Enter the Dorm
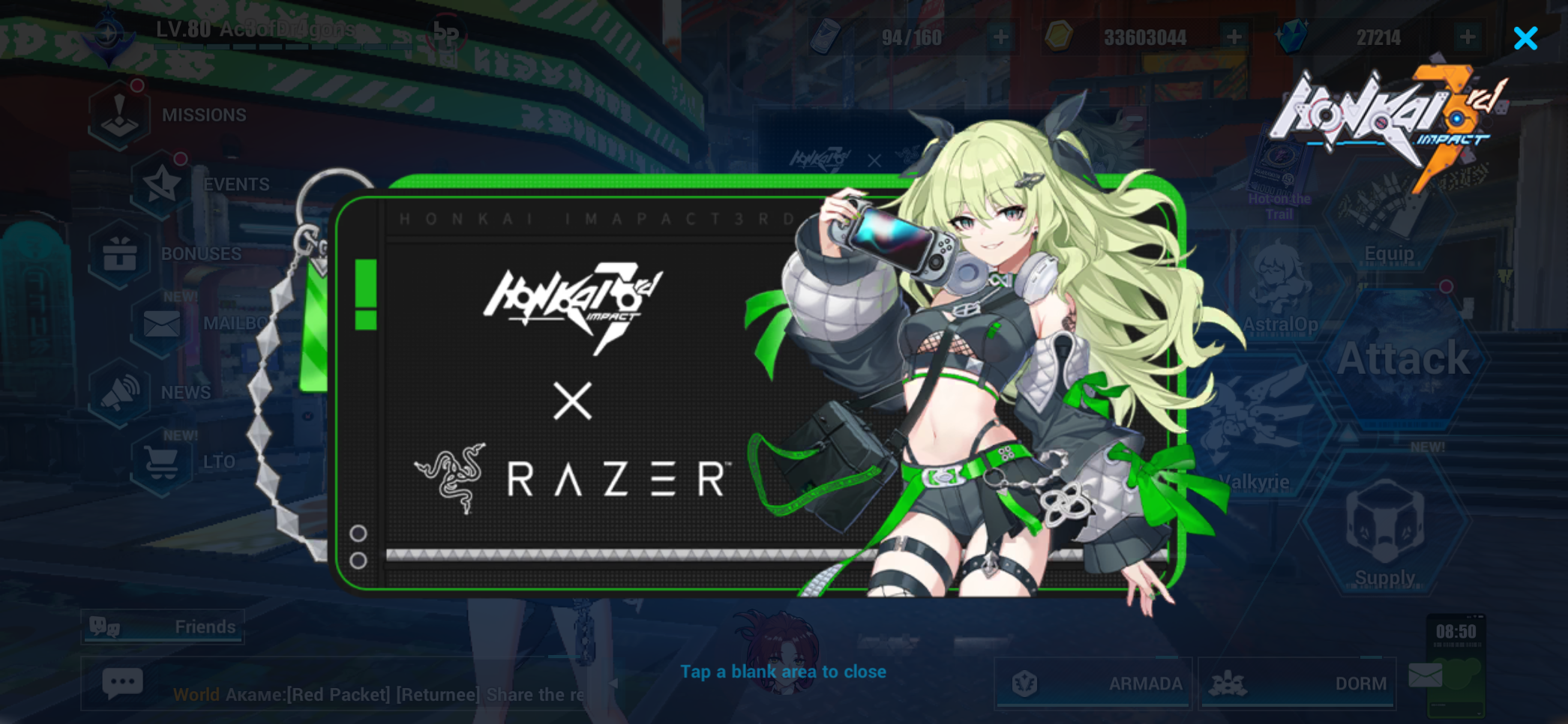1568x724 pixels. [1299, 683]
